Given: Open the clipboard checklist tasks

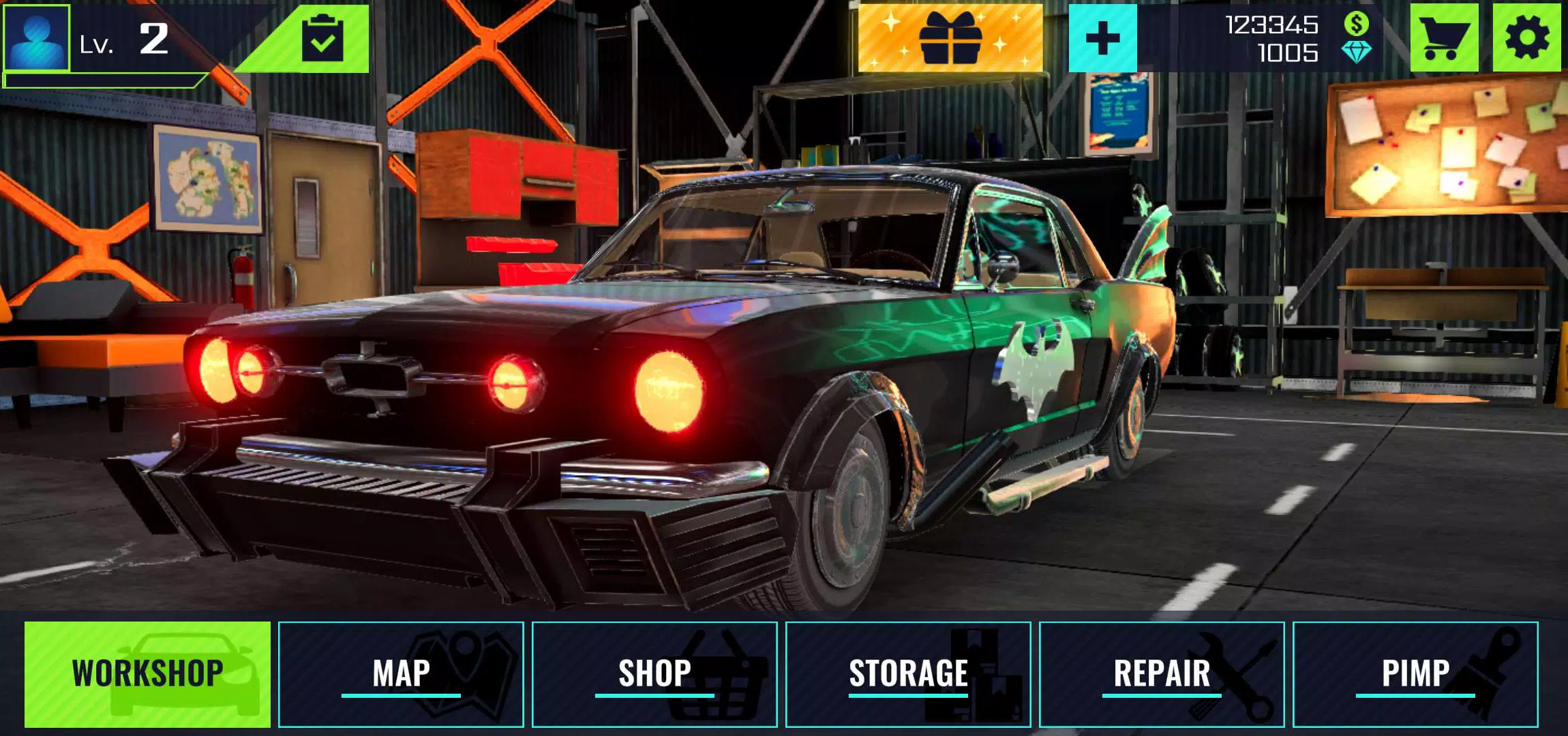Looking at the screenshot, I should pyautogui.click(x=322, y=39).
